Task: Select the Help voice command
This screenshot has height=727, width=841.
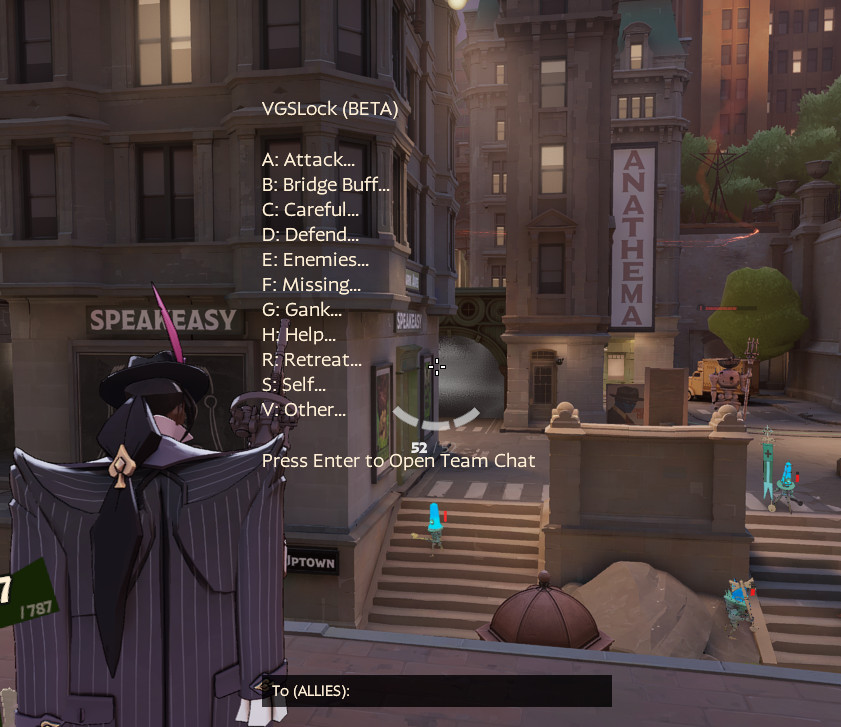Action: coord(299,335)
